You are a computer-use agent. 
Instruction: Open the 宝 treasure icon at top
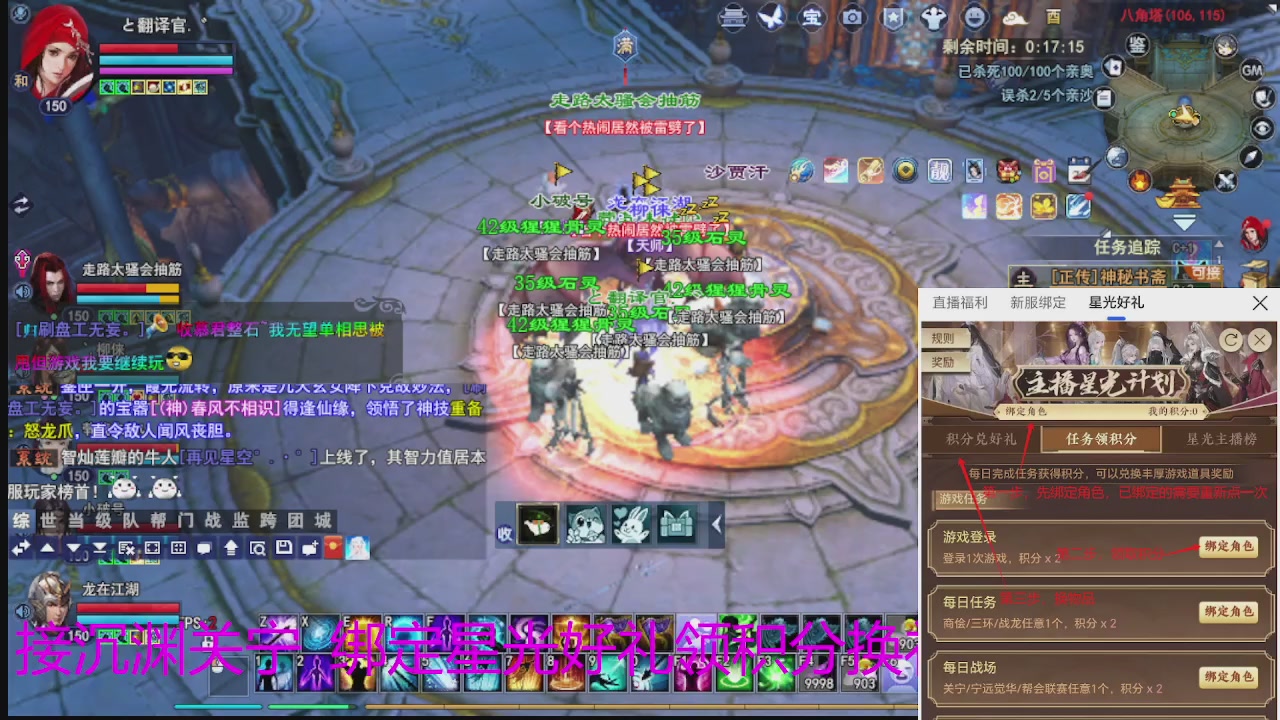(813, 17)
